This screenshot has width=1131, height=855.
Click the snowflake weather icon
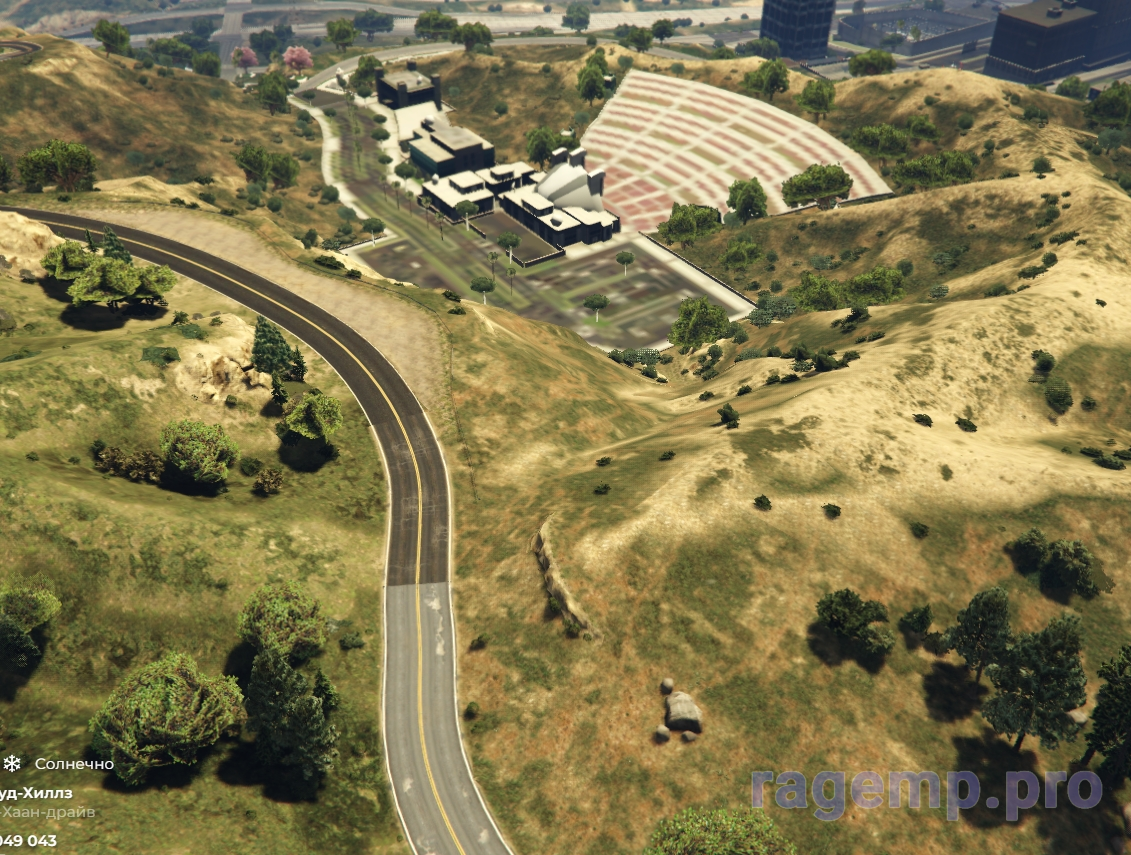point(12,764)
